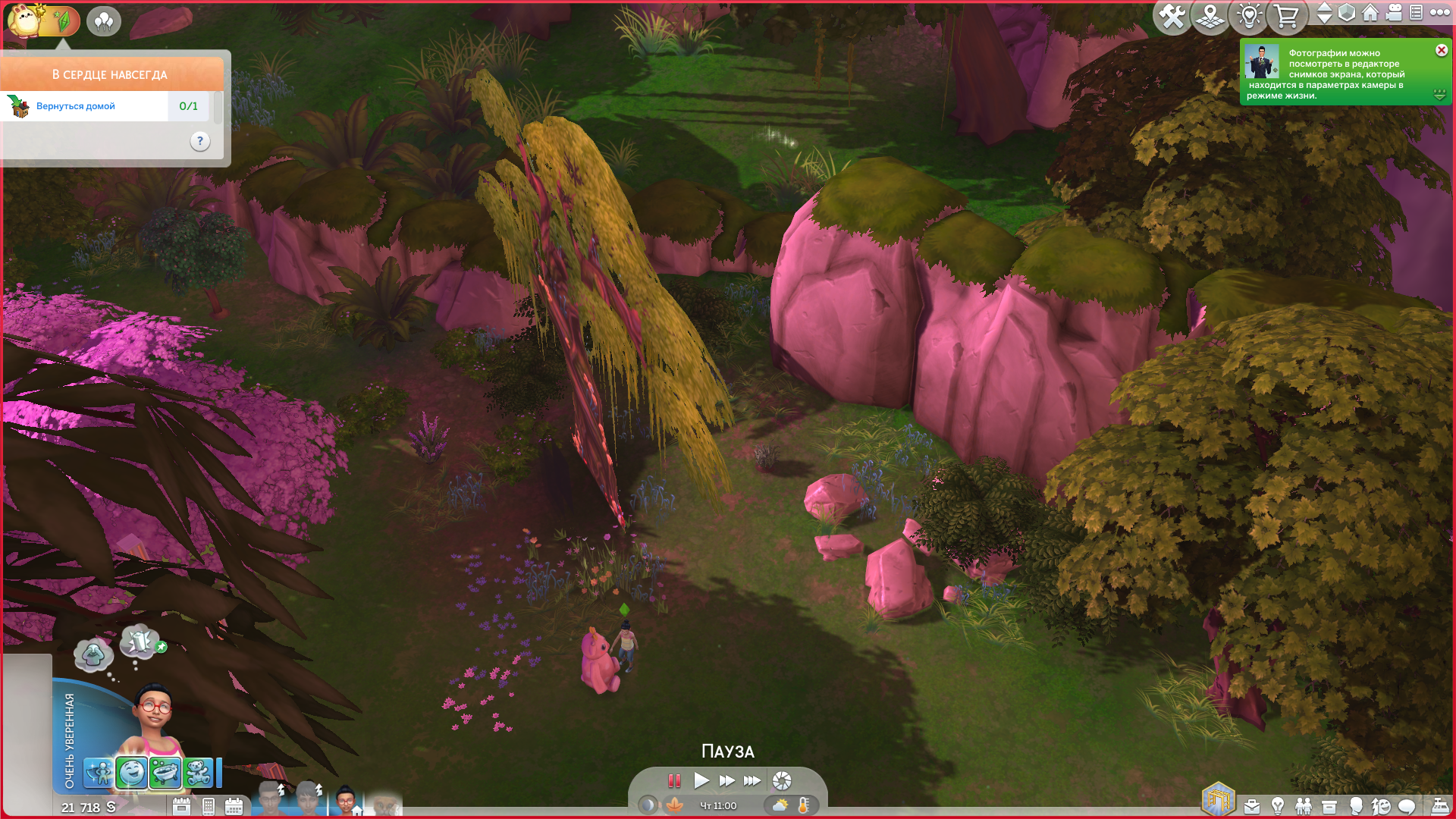Click the bathtub moodlet

click(x=165, y=773)
